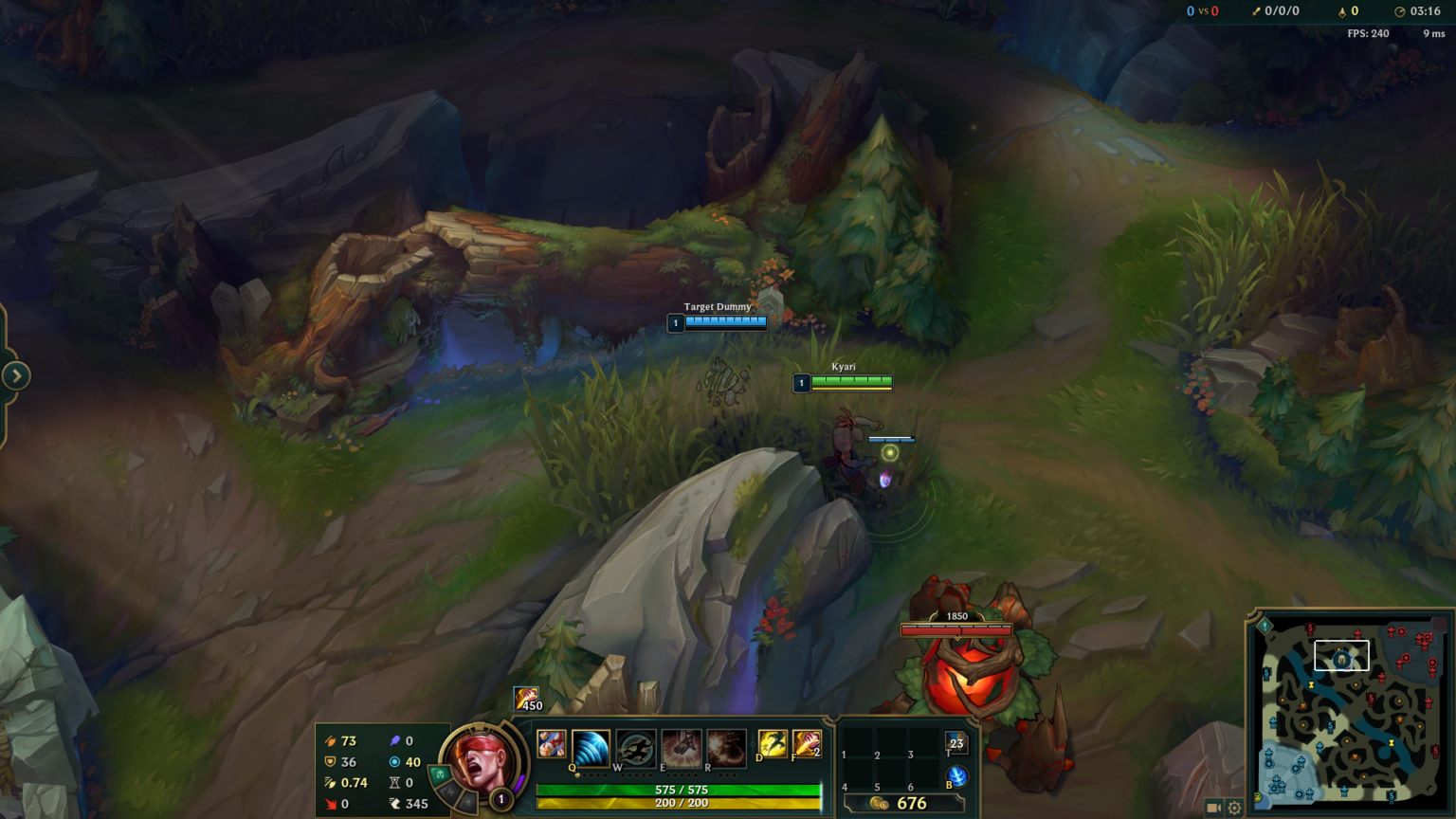The width and height of the screenshot is (1456, 819).
Task: Trigger the F summoner spell showing 2 charges
Action: (807, 745)
